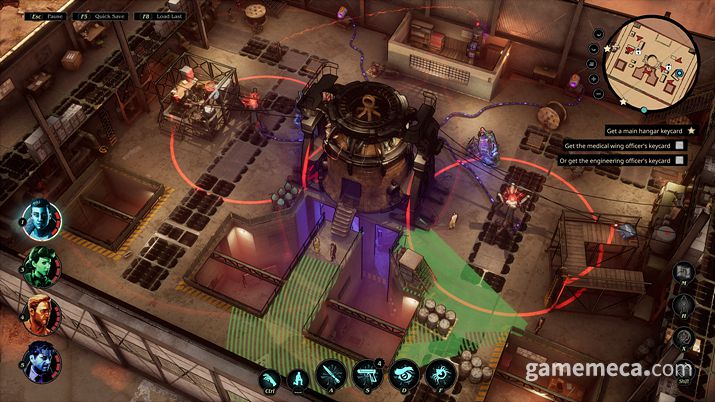Select the green-tinted character portrait
The image size is (715, 402).
[x=41, y=267]
